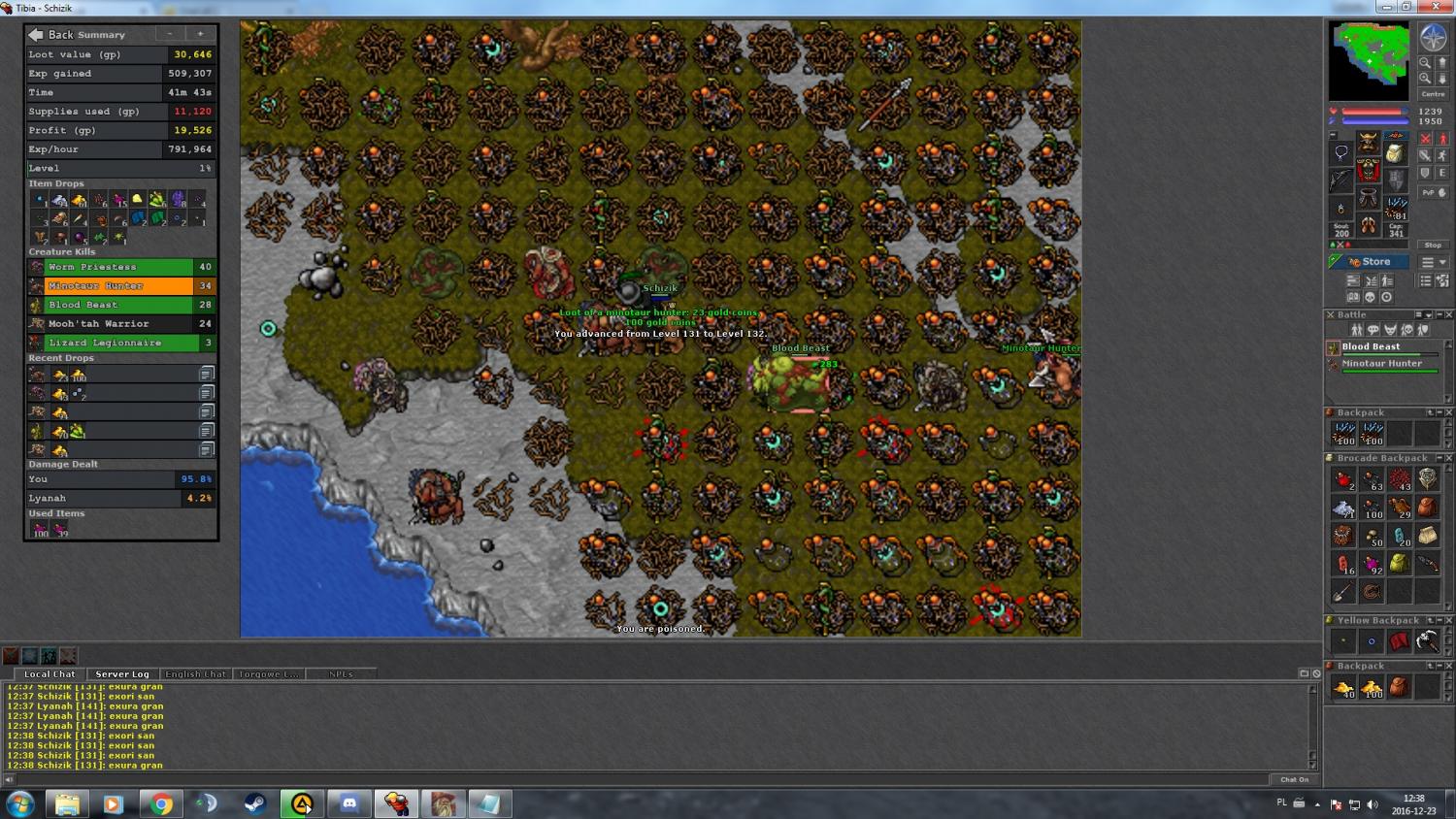
Task: Select the pick in the Yellow Backpack
Action: [1427, 640]
